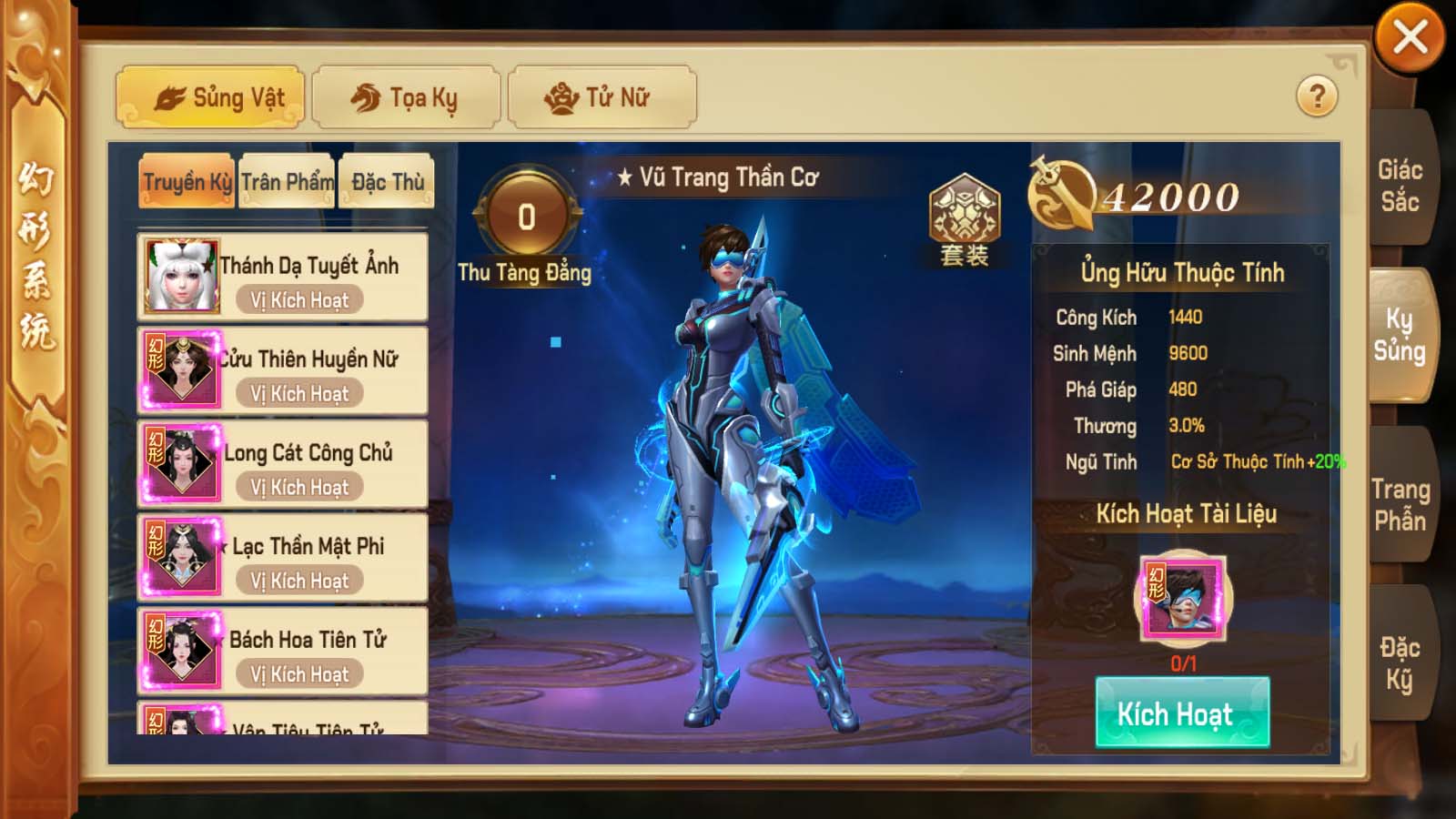Viewport: 1456px width, 819px height.
Task: Switch to the Trân Phẩm category
Action: coord(287,182)
